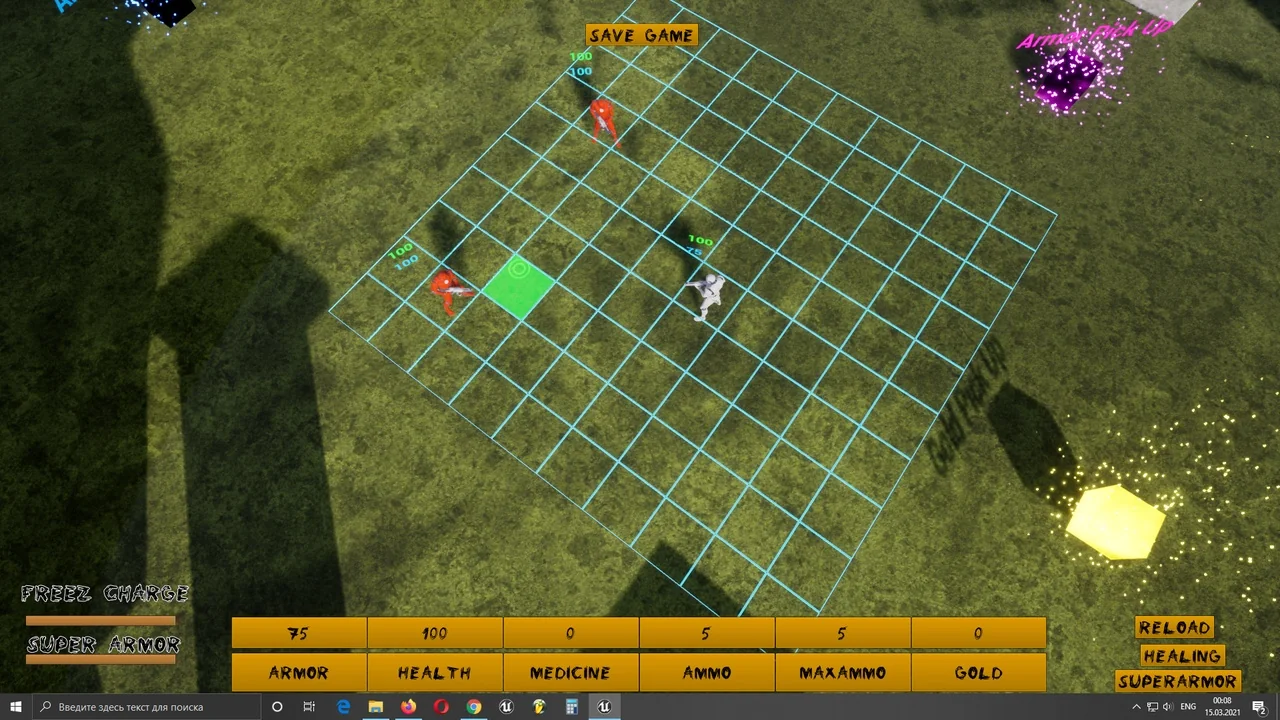Activate the SUPERARMOR ability button

click(1177, 681)
